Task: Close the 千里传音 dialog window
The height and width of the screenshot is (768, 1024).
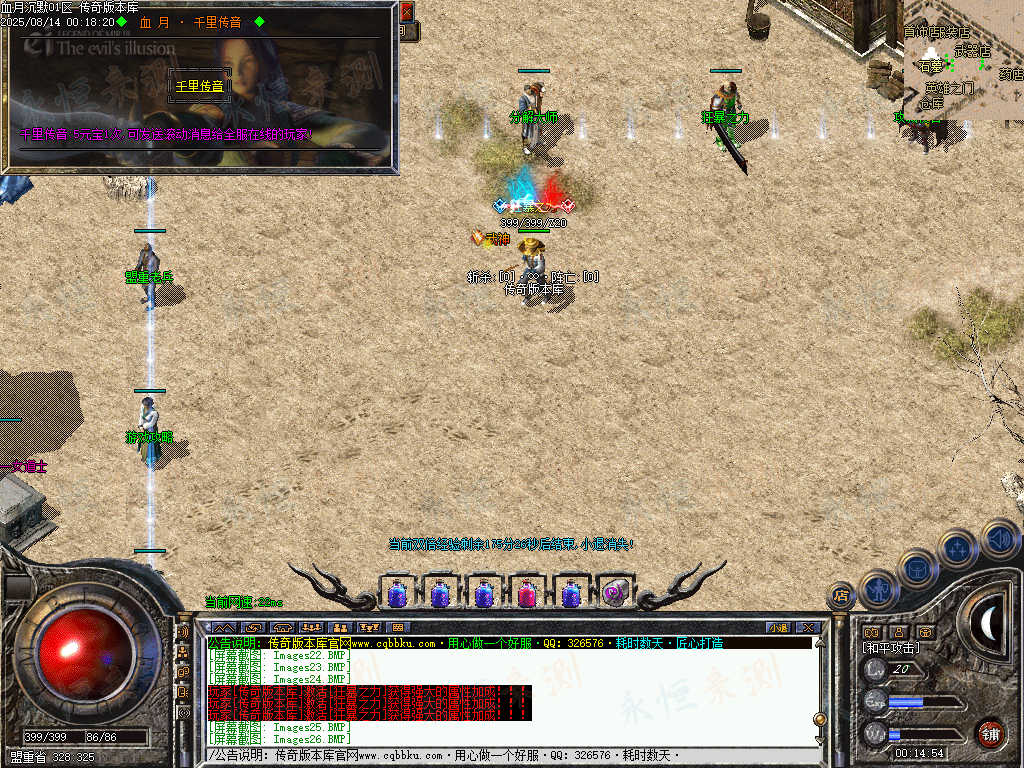Action: pos(406,12)
